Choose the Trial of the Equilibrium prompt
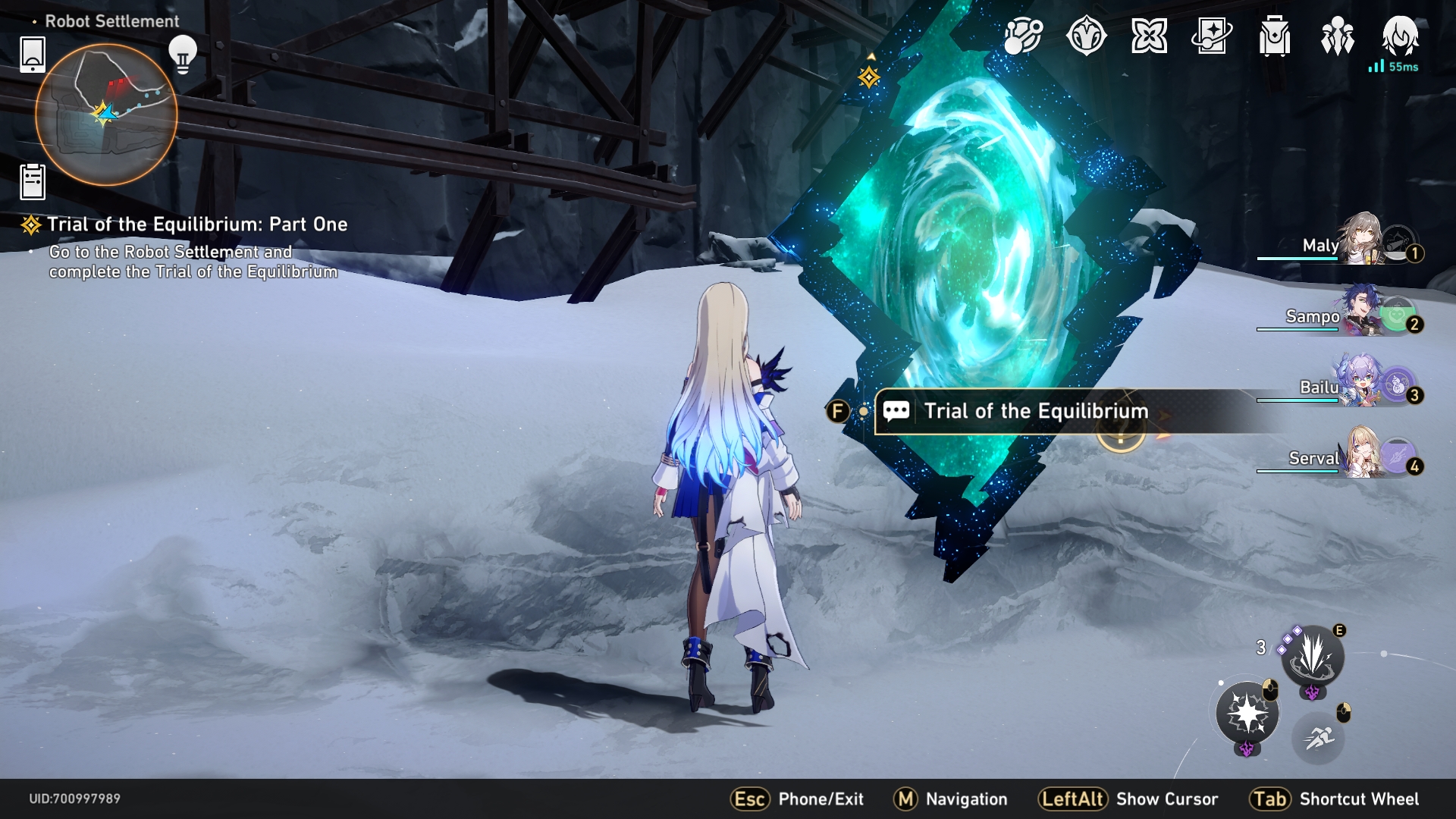1456x819 pixels. click(1035, 412)
